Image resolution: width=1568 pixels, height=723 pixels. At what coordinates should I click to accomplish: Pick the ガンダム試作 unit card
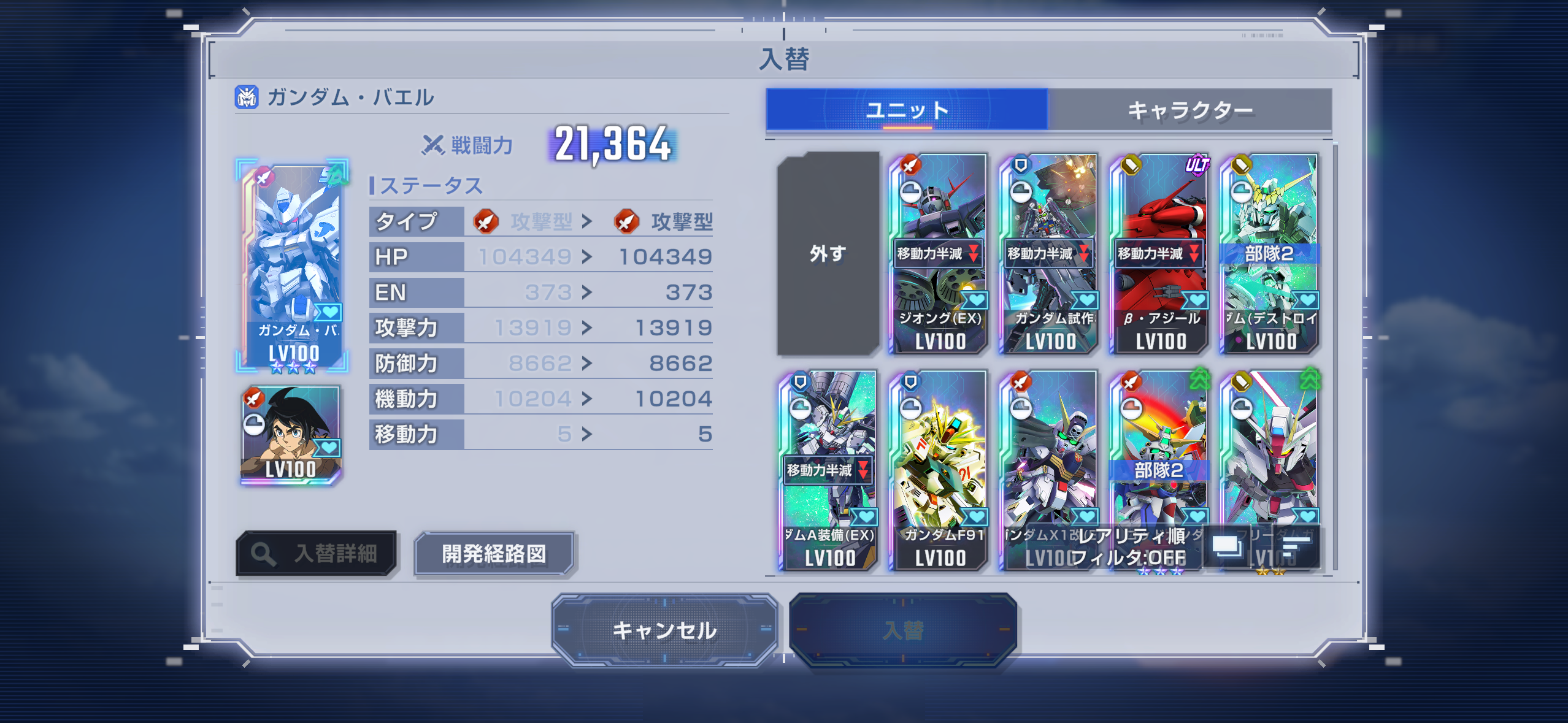[1049, 253]
